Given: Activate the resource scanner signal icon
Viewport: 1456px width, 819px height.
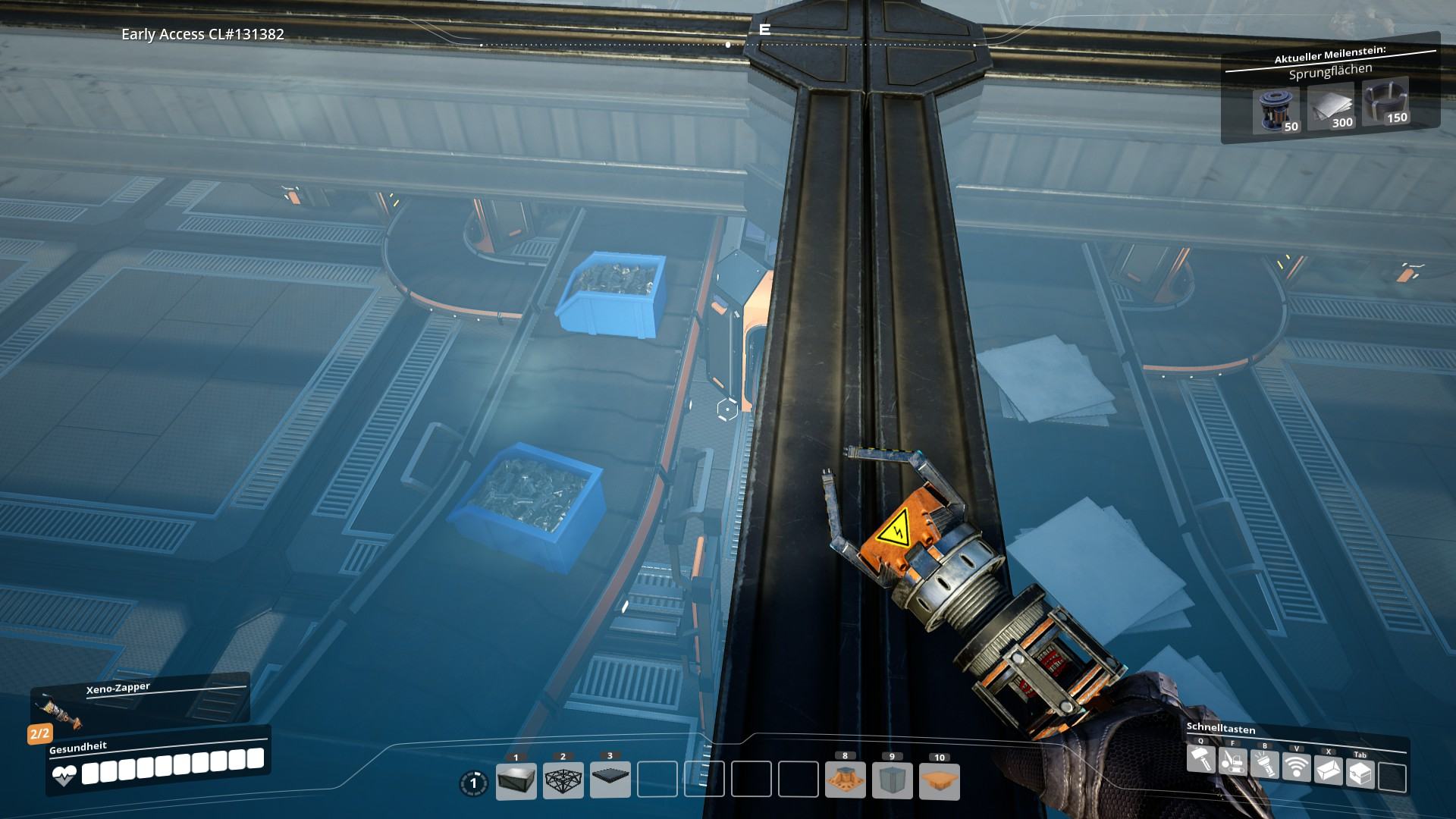Looking at the screenshot, I should (1296, 767).
